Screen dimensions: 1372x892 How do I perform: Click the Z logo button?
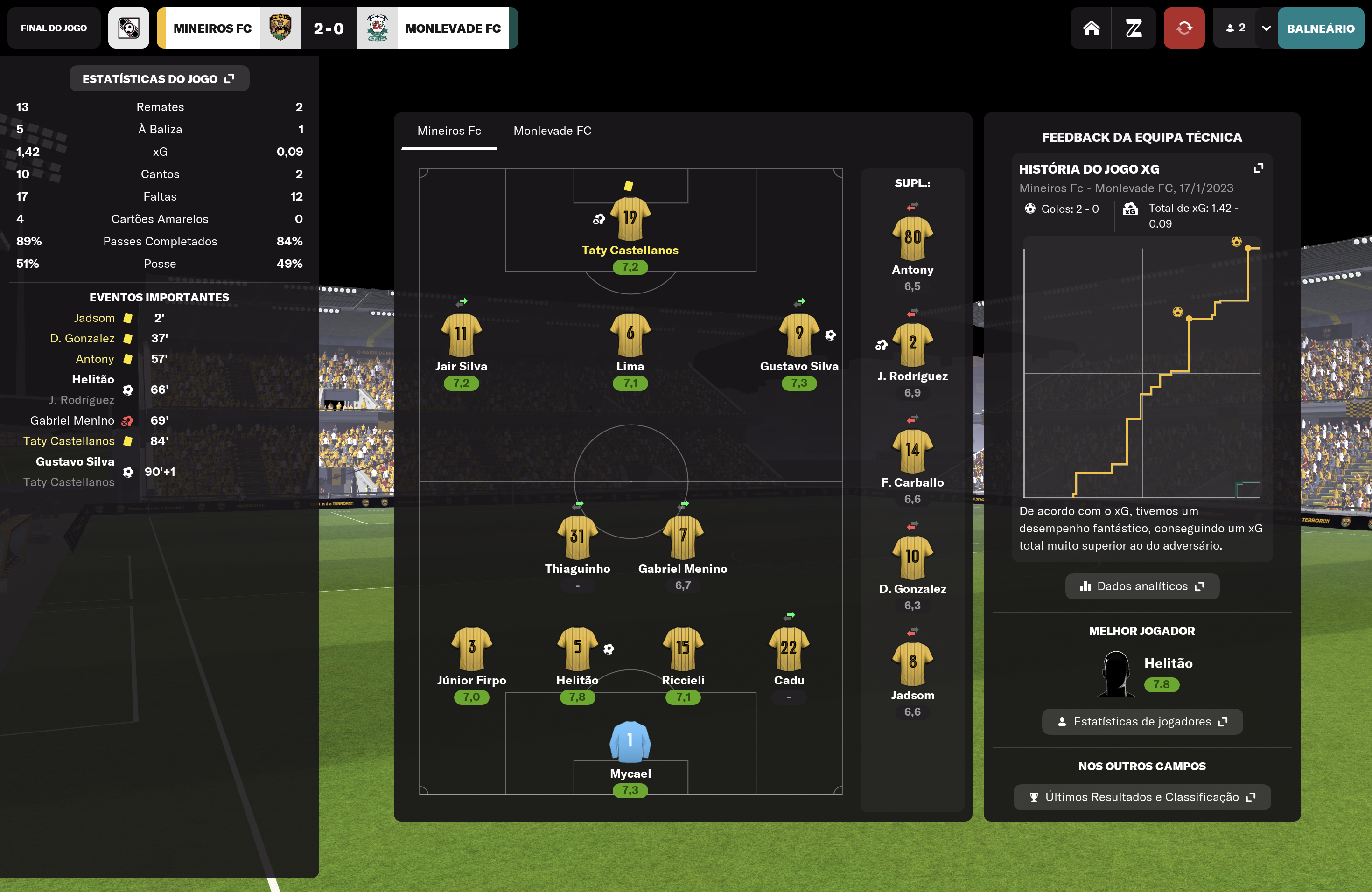[1134, 28]
